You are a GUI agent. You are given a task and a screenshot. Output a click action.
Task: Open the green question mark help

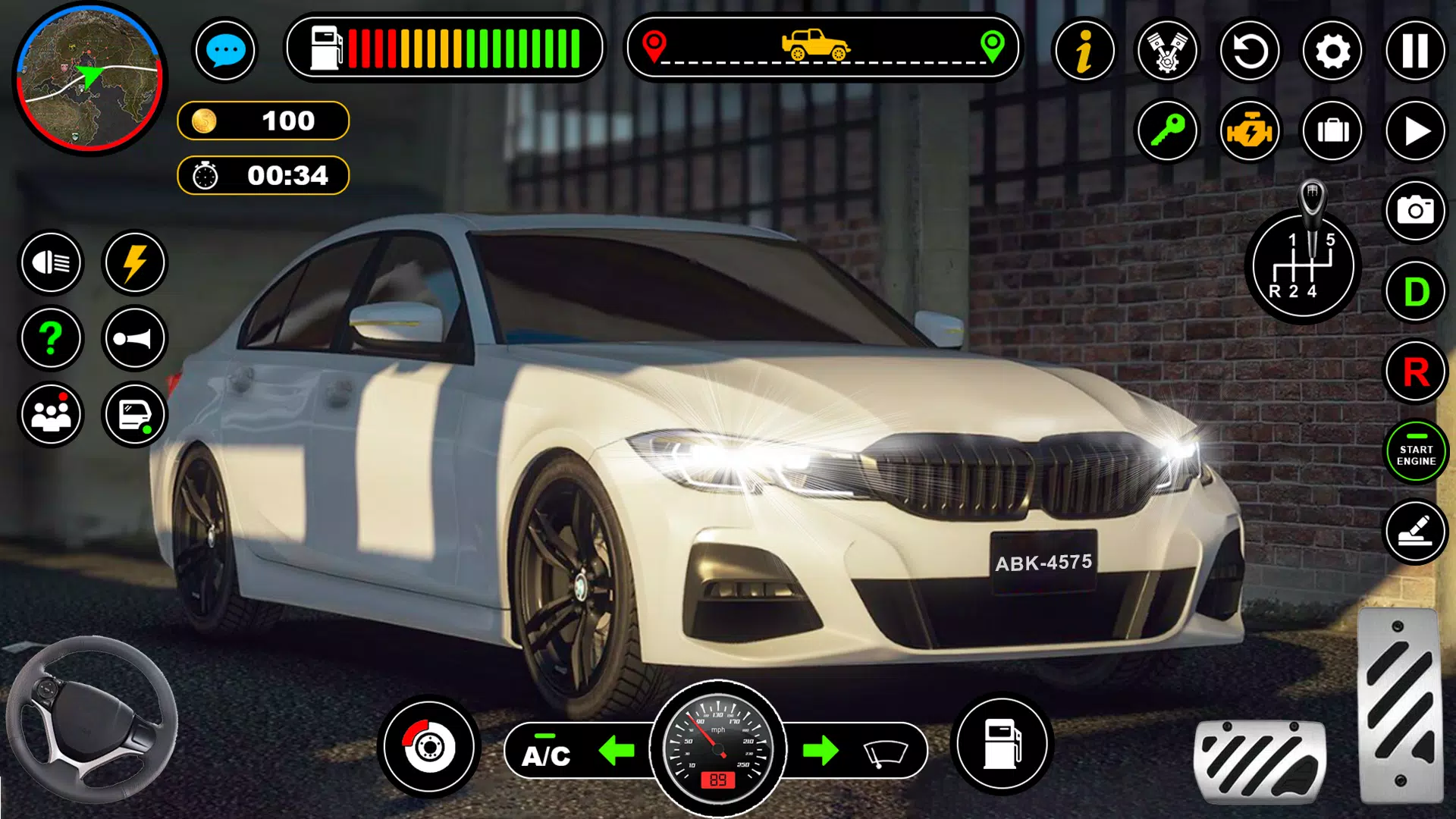tap(51, 338)
